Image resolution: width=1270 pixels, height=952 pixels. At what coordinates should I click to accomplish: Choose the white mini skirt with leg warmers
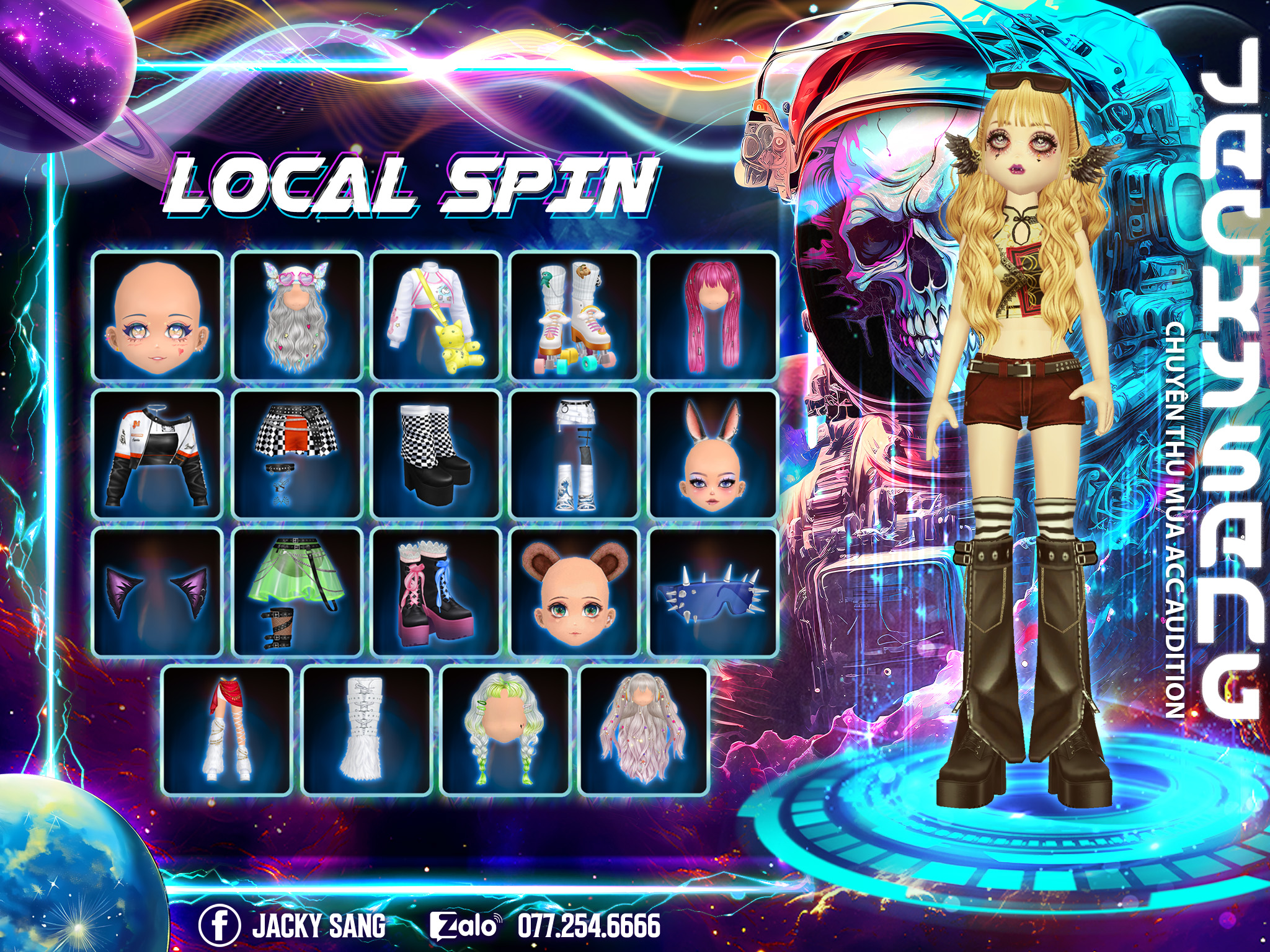click(x=575, y=454)
